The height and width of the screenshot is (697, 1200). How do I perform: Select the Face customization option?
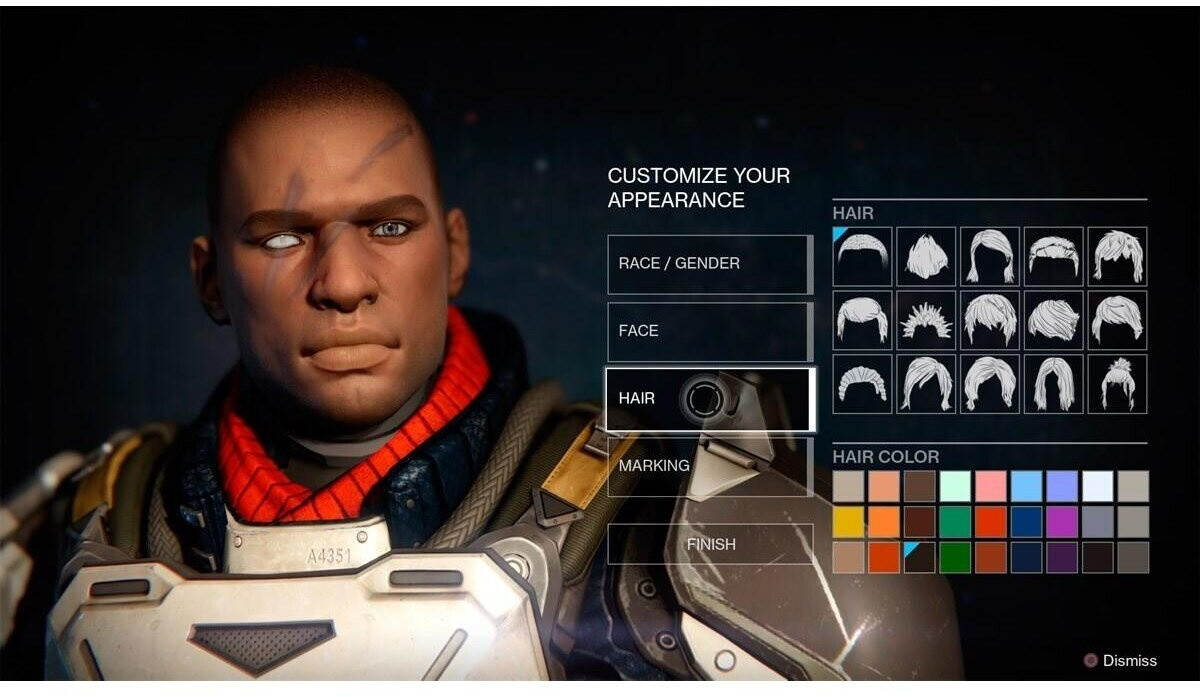[709, 331]
